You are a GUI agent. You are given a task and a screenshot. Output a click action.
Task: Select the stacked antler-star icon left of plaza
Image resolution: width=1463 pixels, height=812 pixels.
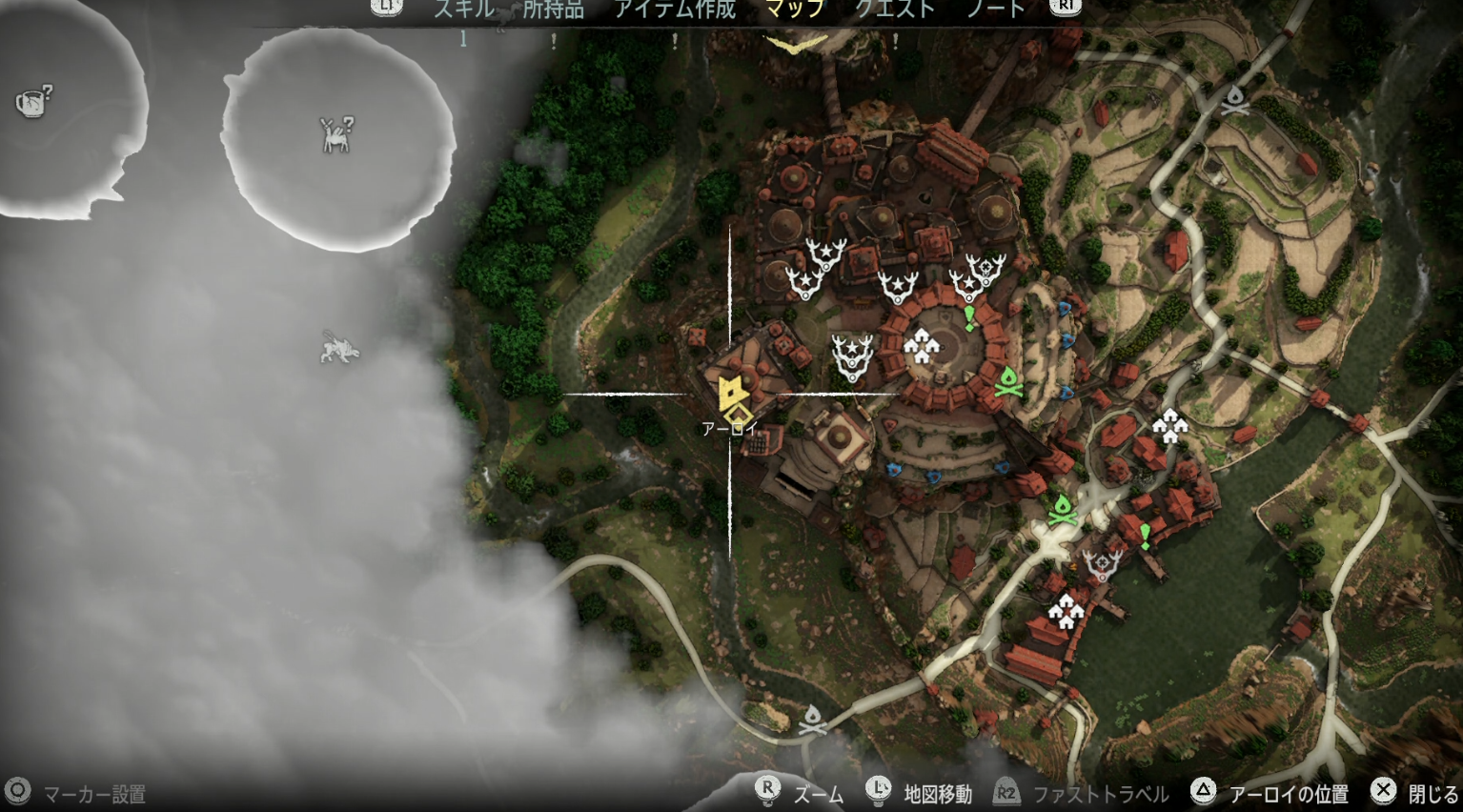(852, 356)
